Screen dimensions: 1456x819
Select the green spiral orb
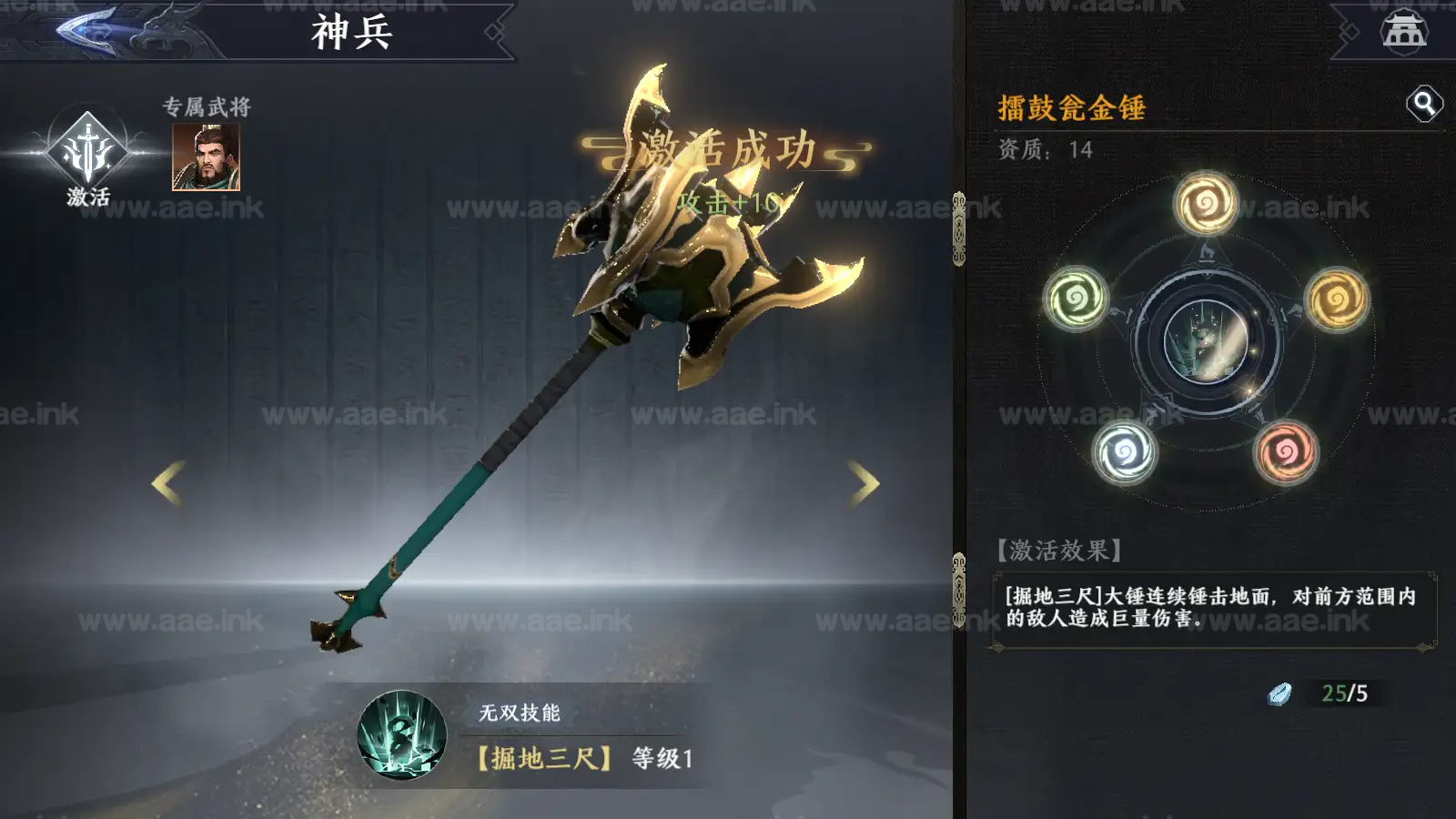[x=1075, y=297]
